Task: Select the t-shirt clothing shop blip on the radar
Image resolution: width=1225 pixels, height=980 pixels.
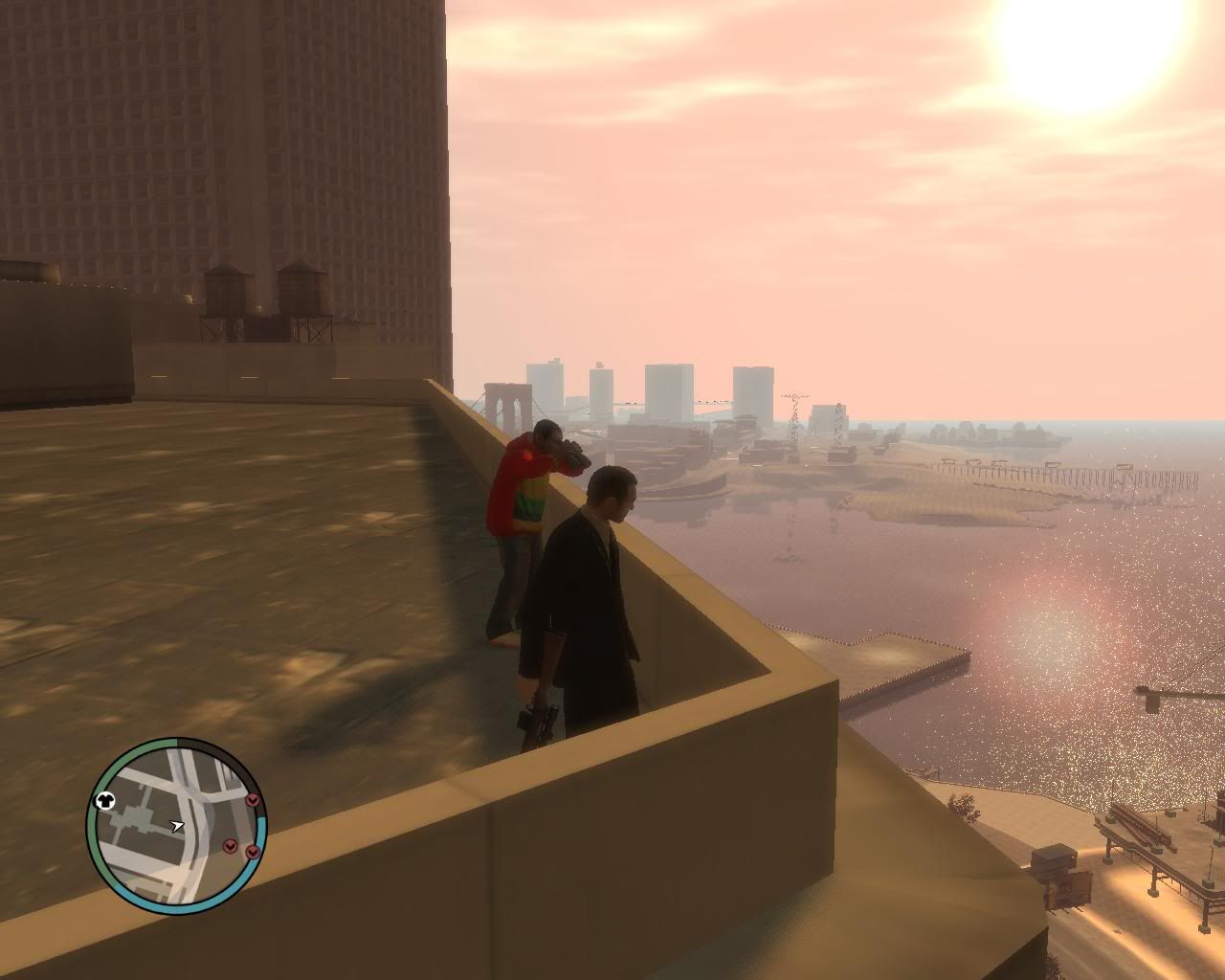Action: [103, 799]
